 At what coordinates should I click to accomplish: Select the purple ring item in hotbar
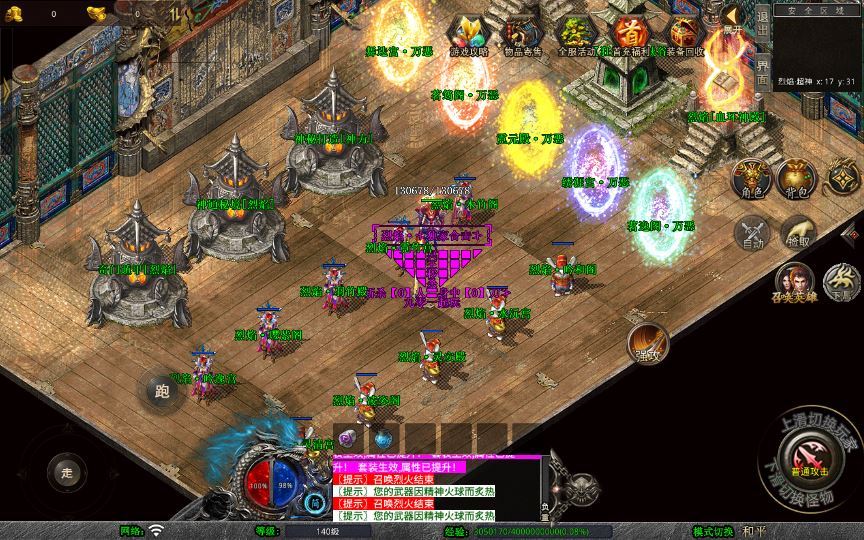point(346,438)
